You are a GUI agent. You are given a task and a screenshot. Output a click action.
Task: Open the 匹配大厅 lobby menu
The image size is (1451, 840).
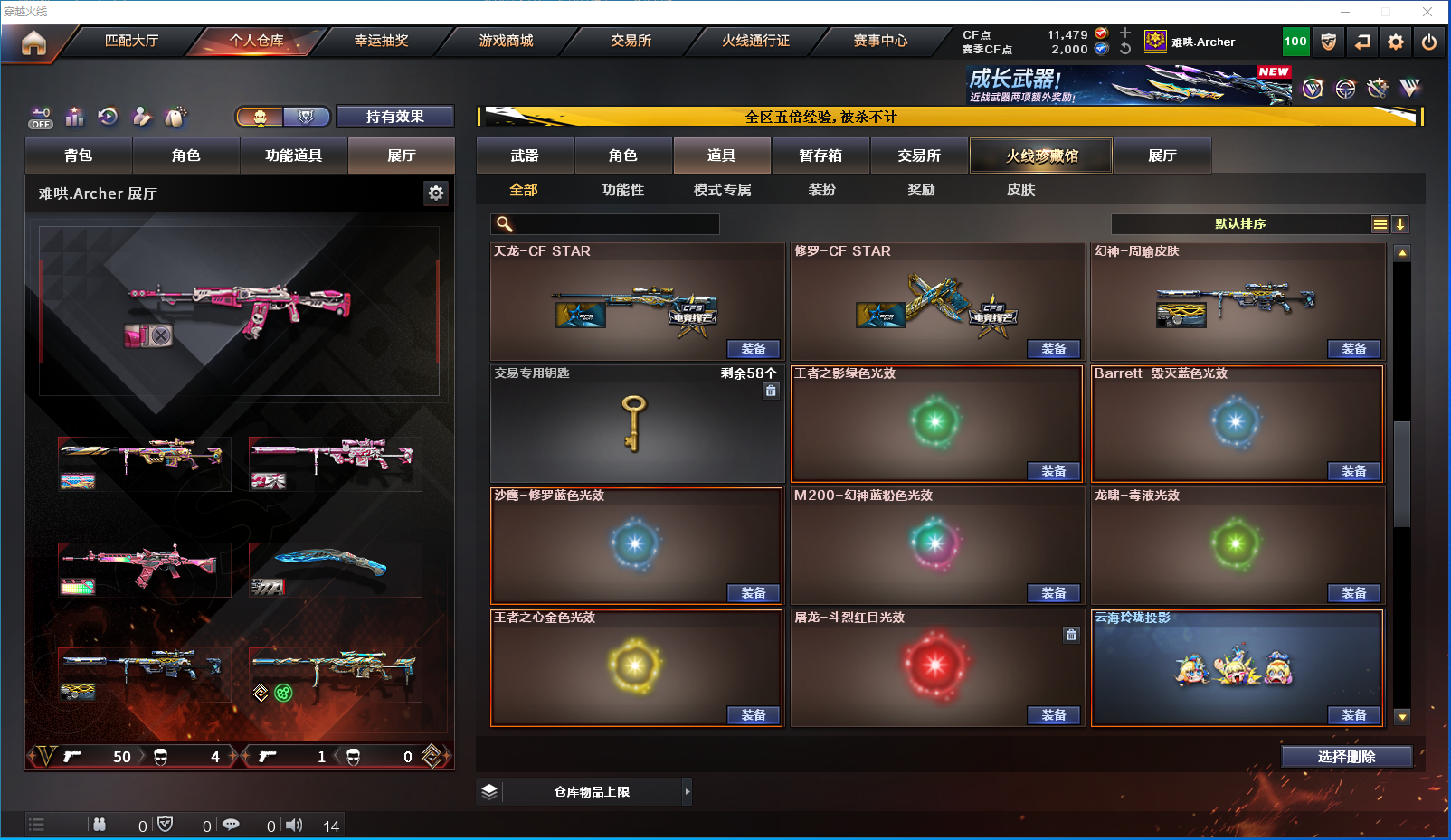click(131, 41)
